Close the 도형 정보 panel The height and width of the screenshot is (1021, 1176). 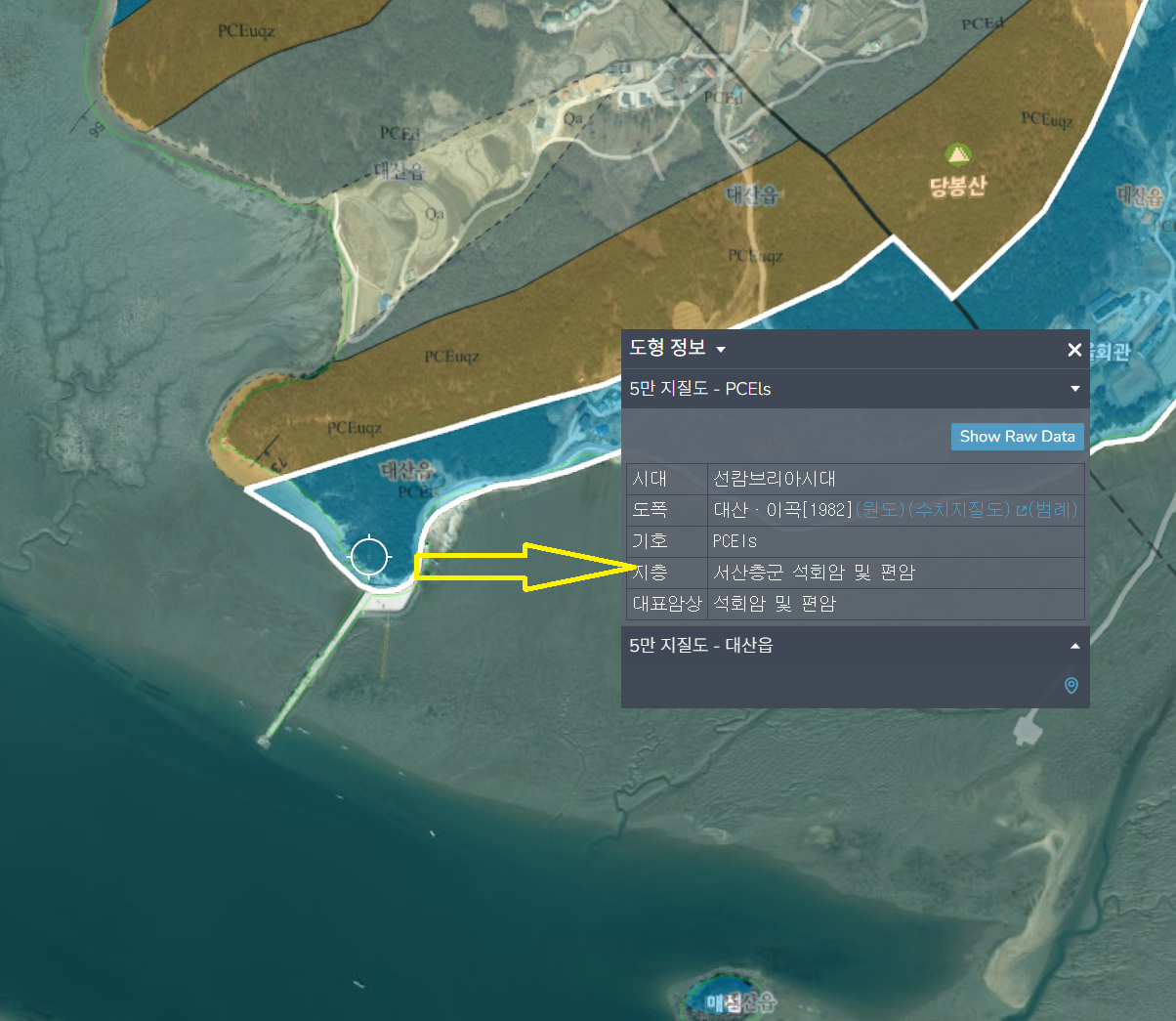coord(1074,350)
